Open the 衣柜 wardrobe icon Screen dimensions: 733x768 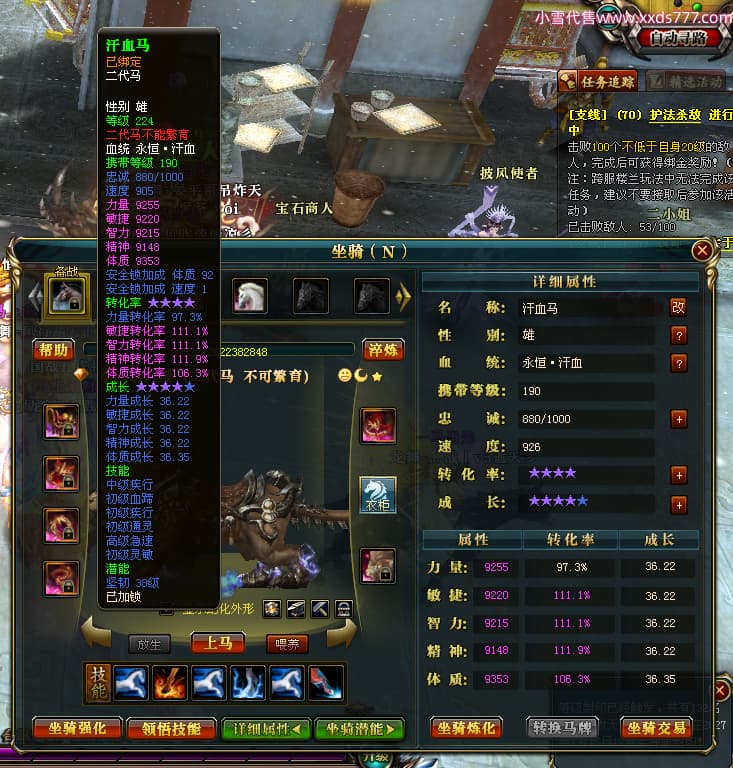coord(378,495)
